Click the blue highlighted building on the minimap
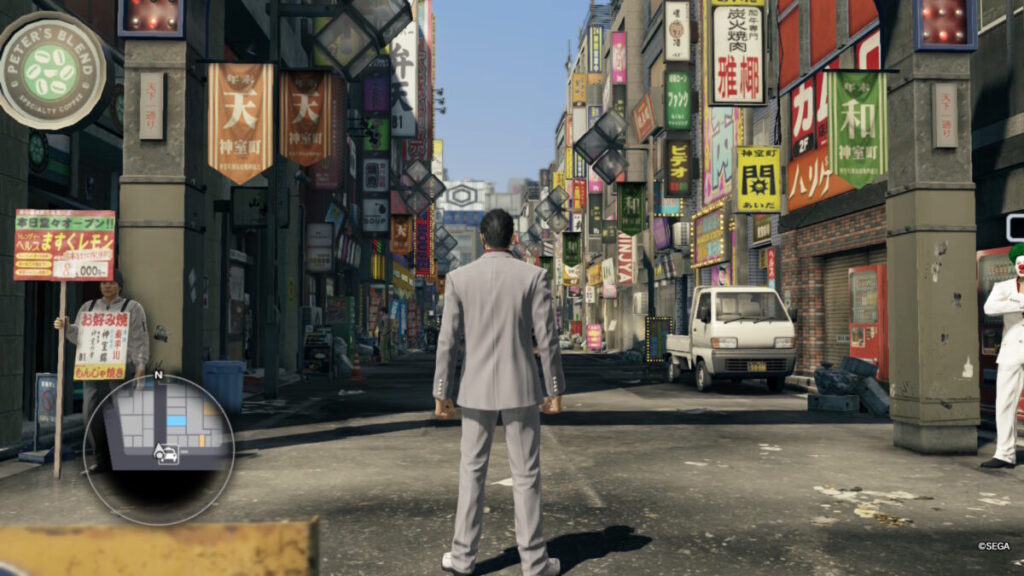 (176, 422)
